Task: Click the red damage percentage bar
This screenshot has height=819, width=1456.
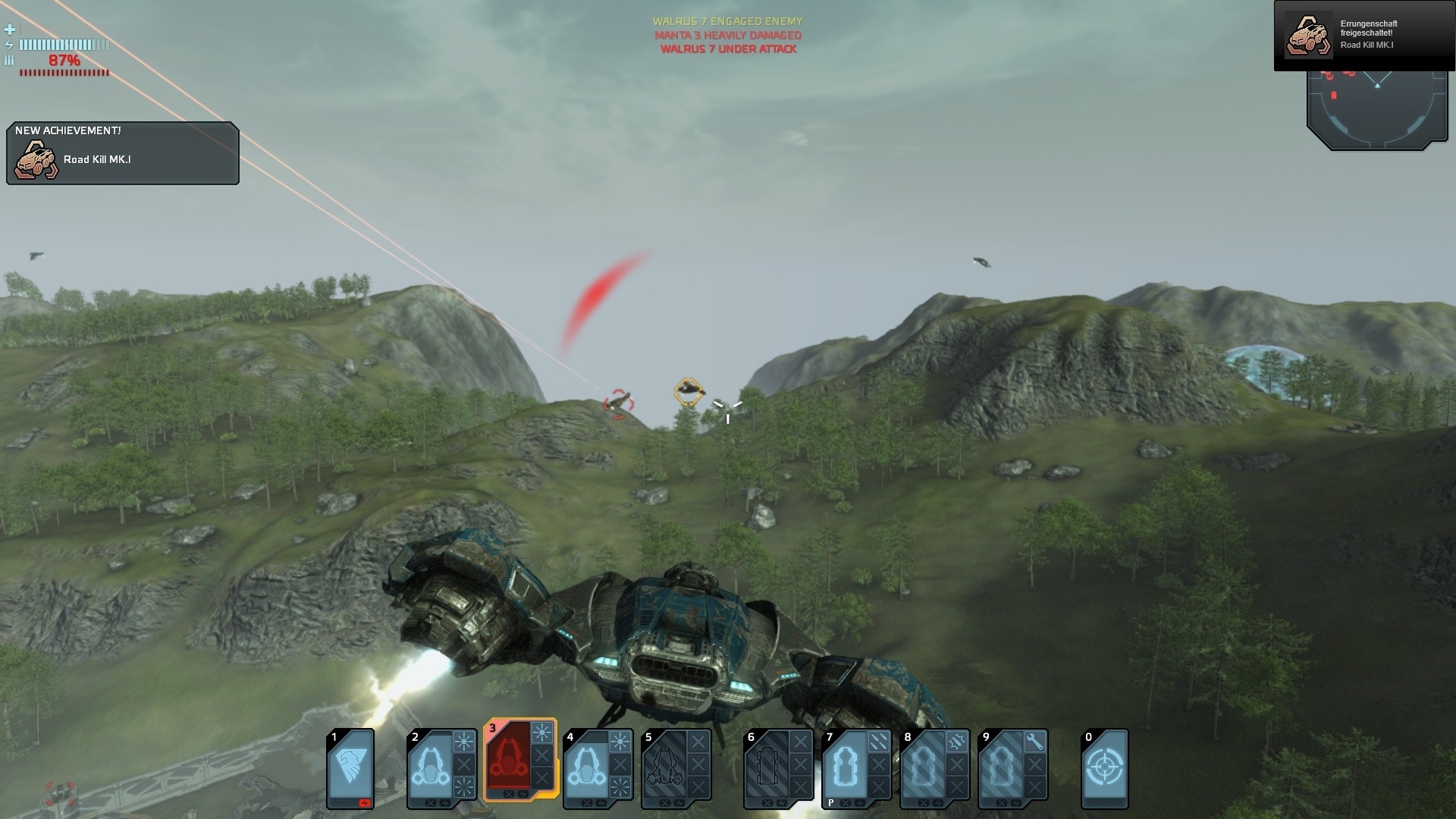Action: (x=64, y=72)
